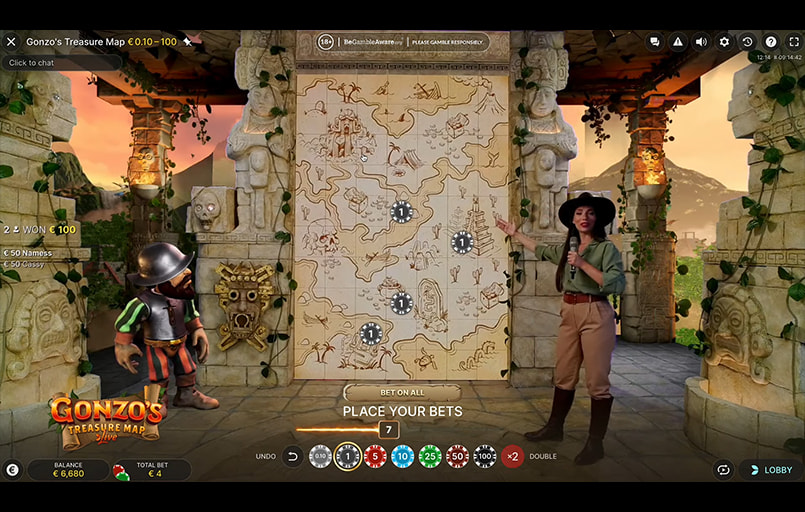Double the bet with x2 button

tap(512, 457)
